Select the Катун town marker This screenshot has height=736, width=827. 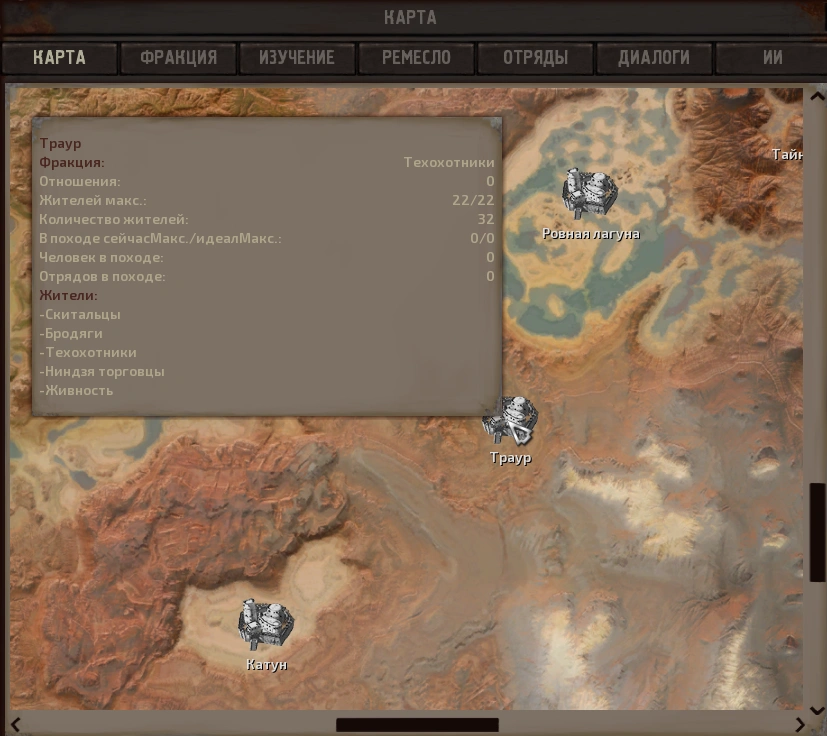click(266, 625)
